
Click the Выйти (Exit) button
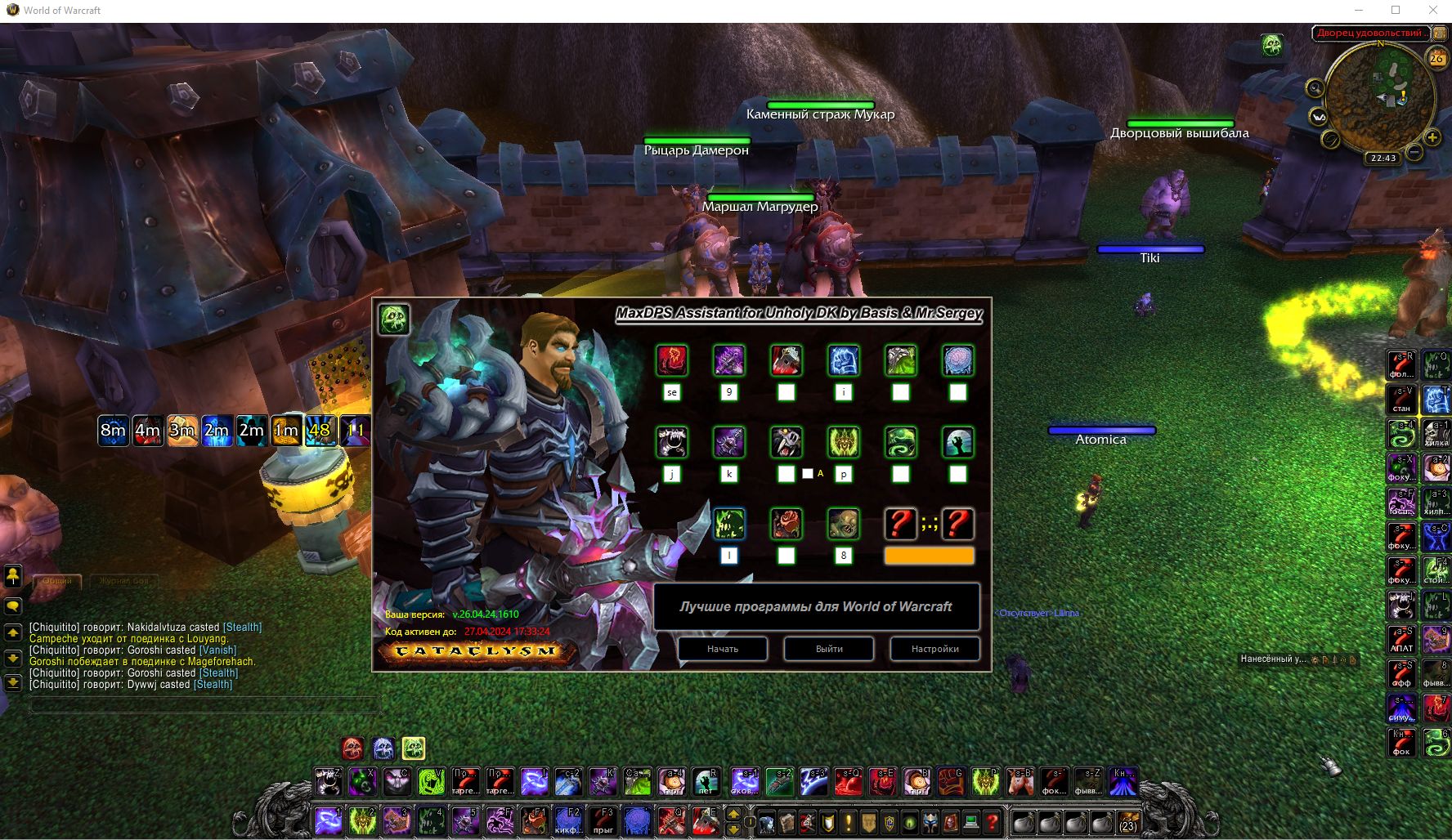click(x=829, y=649)
